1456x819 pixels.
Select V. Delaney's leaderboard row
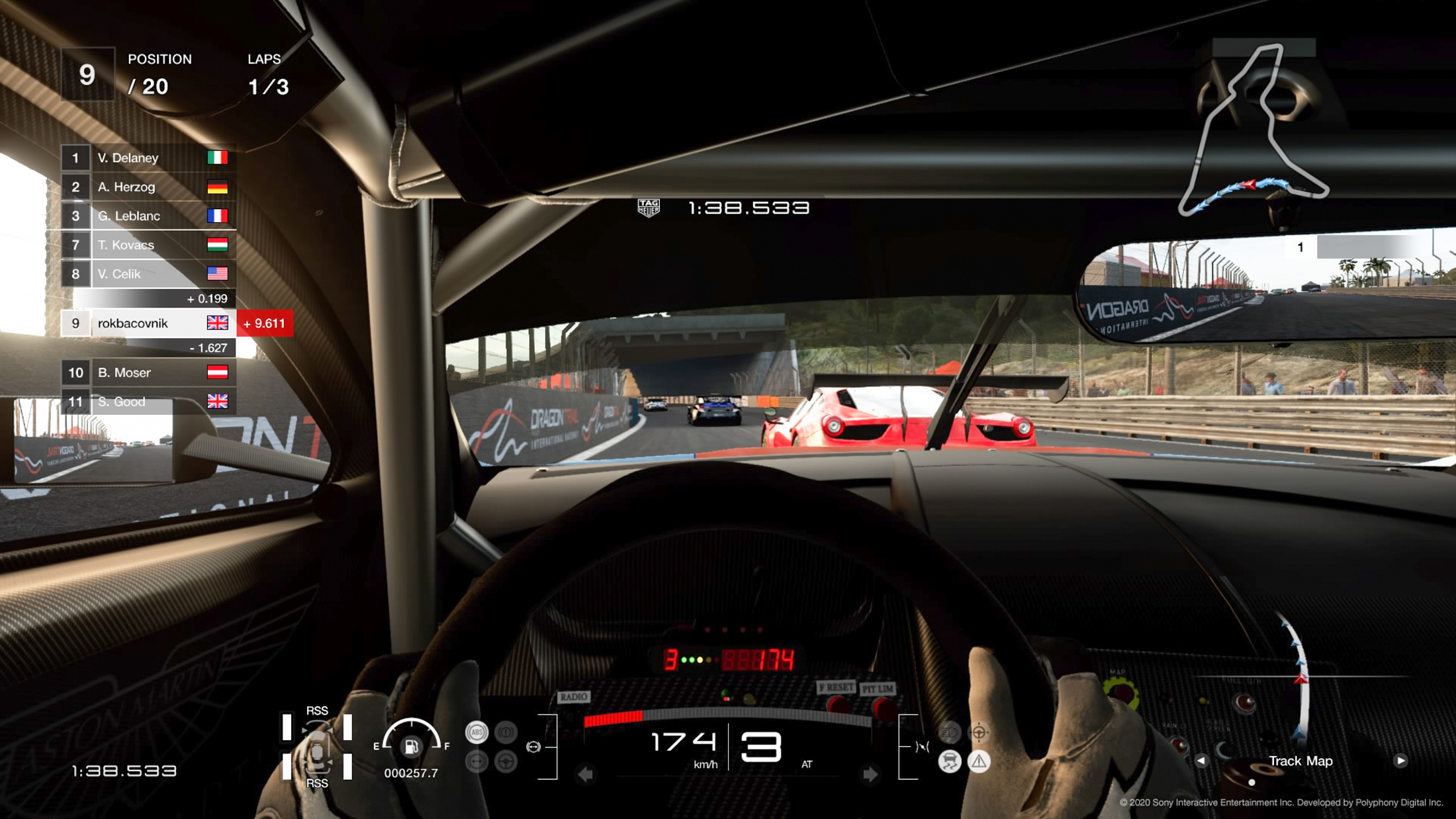[147, 158]
